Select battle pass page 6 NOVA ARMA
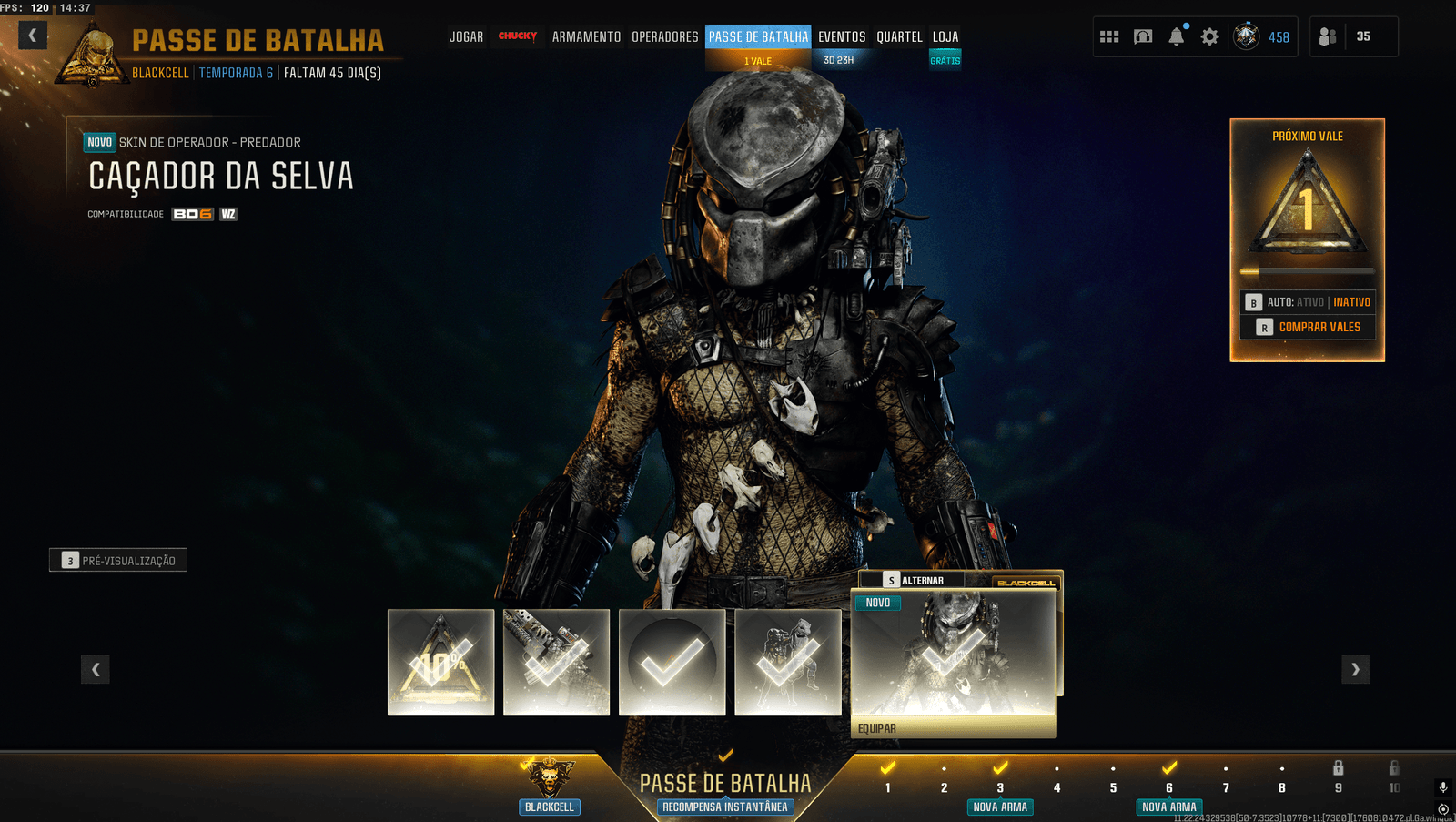This screenshot has height=822, width=1456. click(1169, 788)
